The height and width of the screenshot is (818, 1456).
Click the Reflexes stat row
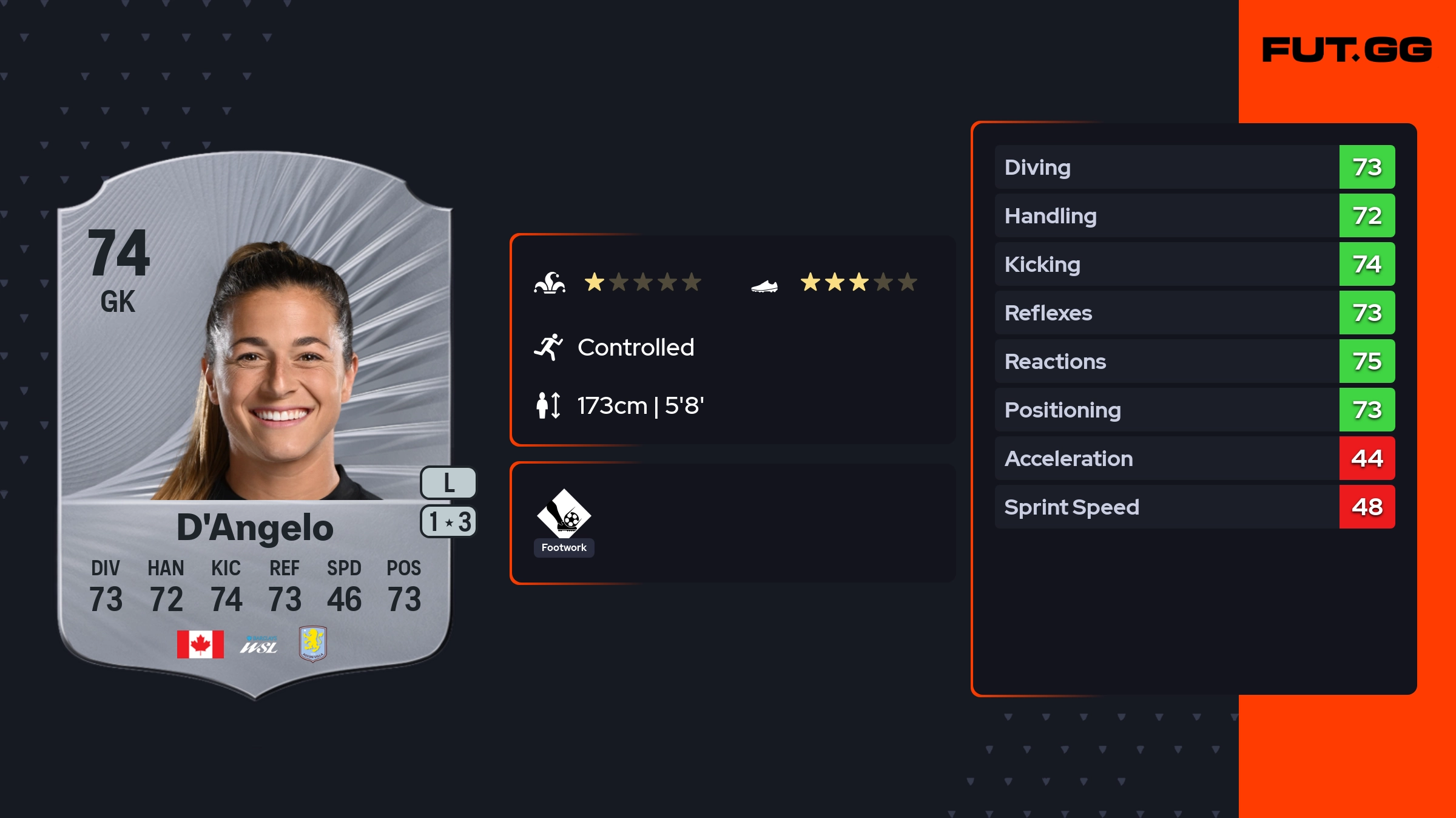coord(1194,313)
